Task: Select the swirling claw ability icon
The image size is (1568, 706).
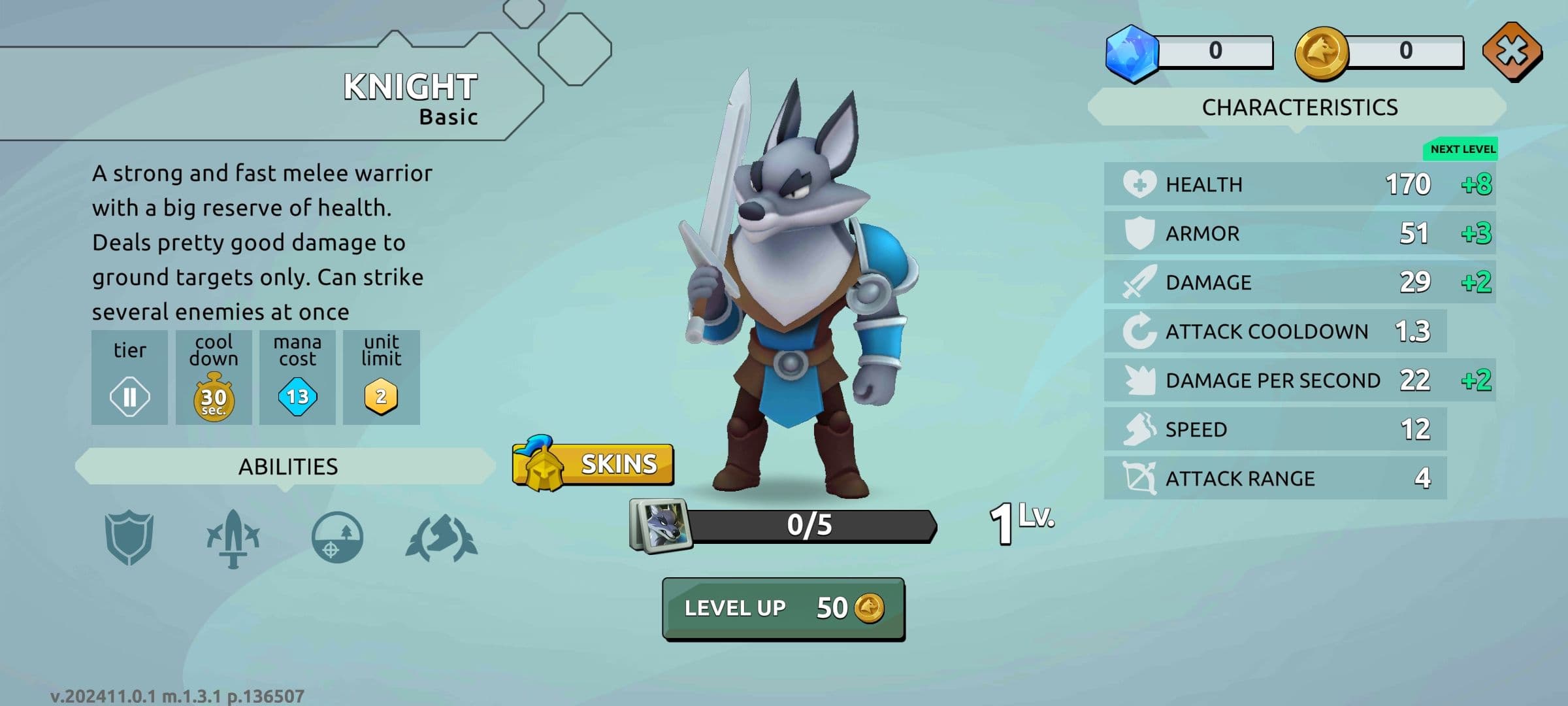Action: pyautogui.click(x=442, y=538)
